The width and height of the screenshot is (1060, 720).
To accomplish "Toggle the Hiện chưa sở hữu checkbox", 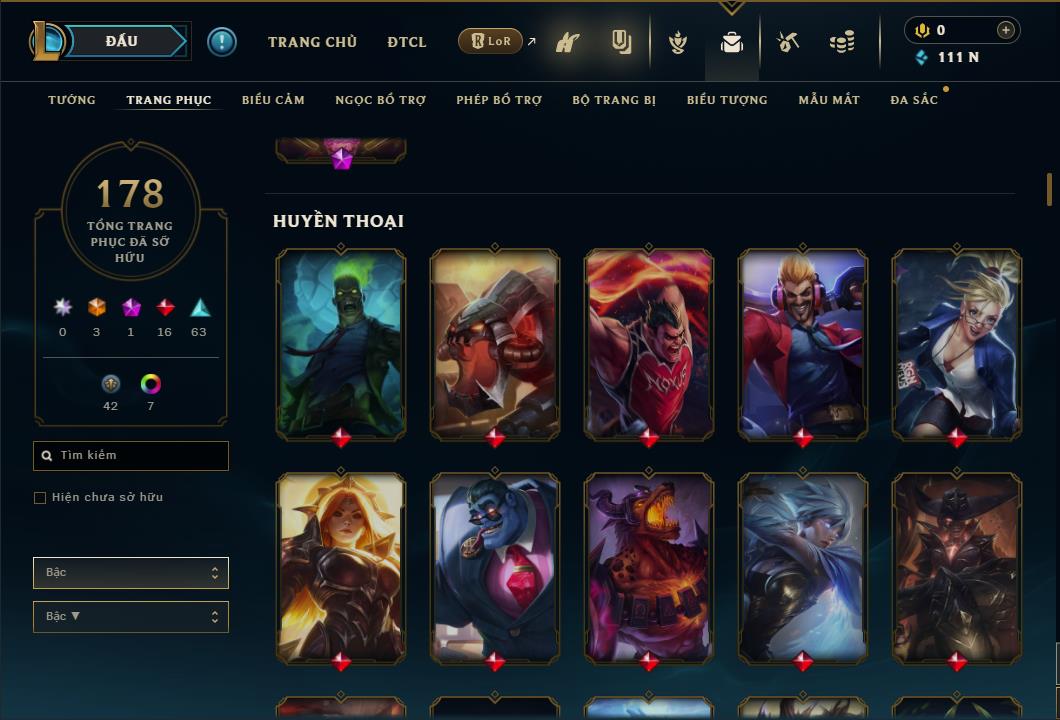I will click(40, 498).
